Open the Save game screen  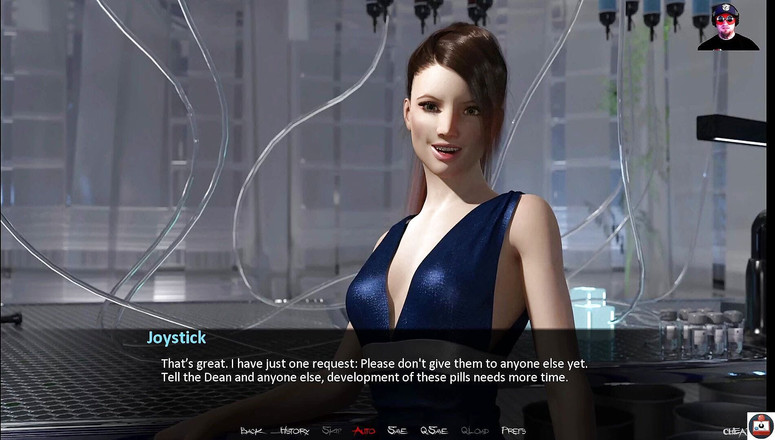click(x=397, y=431)
